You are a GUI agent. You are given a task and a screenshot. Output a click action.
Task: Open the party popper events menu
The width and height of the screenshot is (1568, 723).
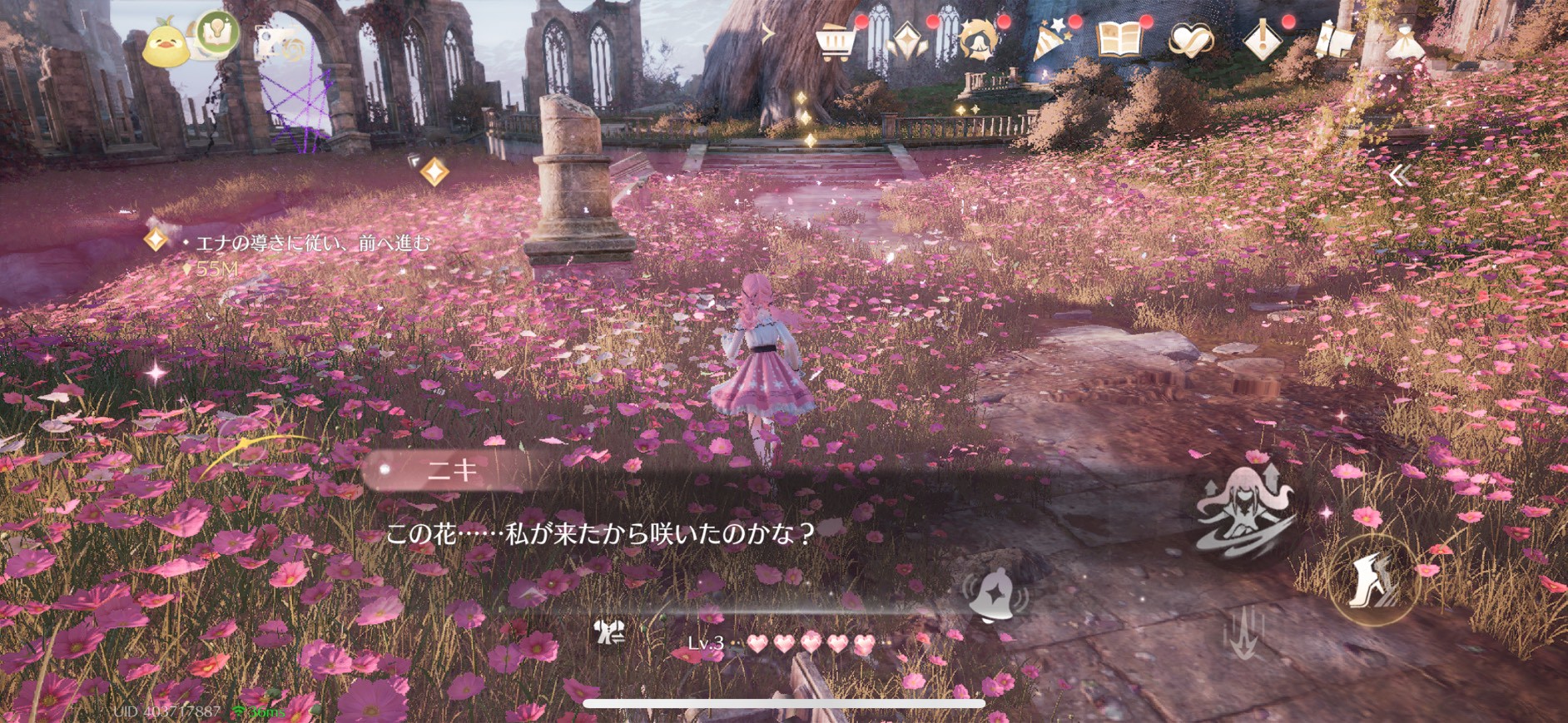pos(1050,40)
